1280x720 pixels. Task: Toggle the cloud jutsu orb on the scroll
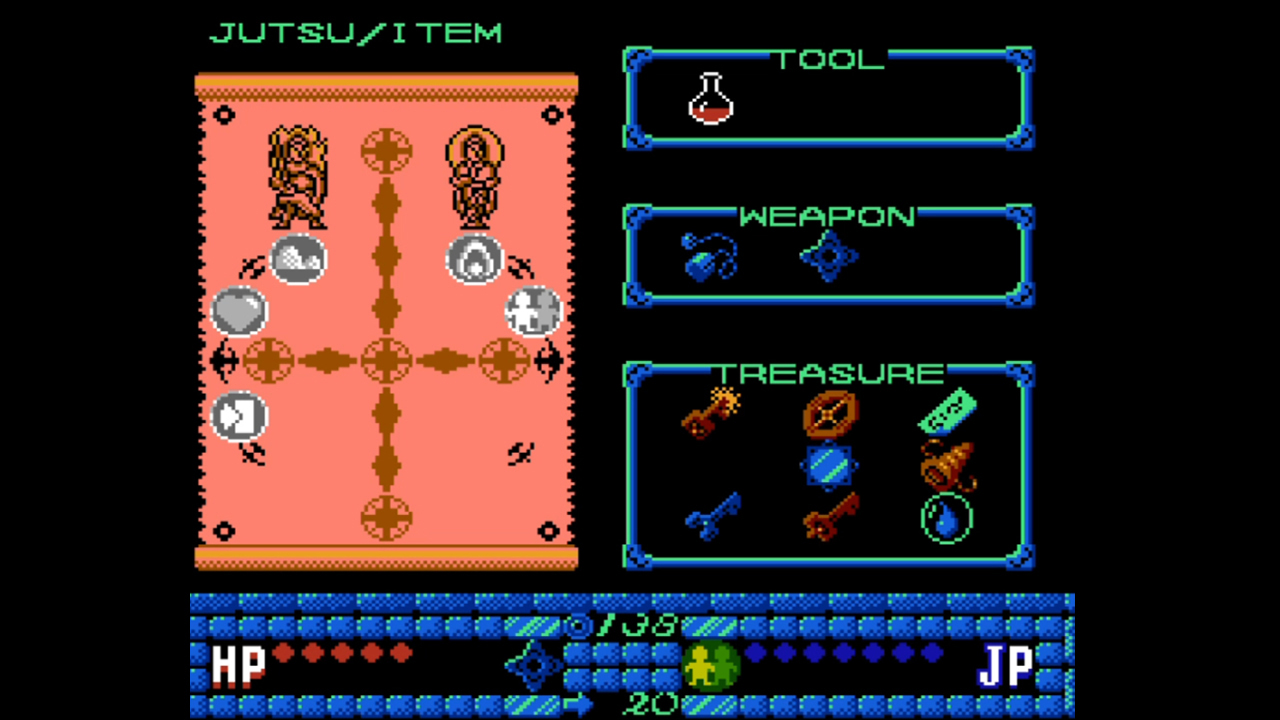[x=298, y=259]
